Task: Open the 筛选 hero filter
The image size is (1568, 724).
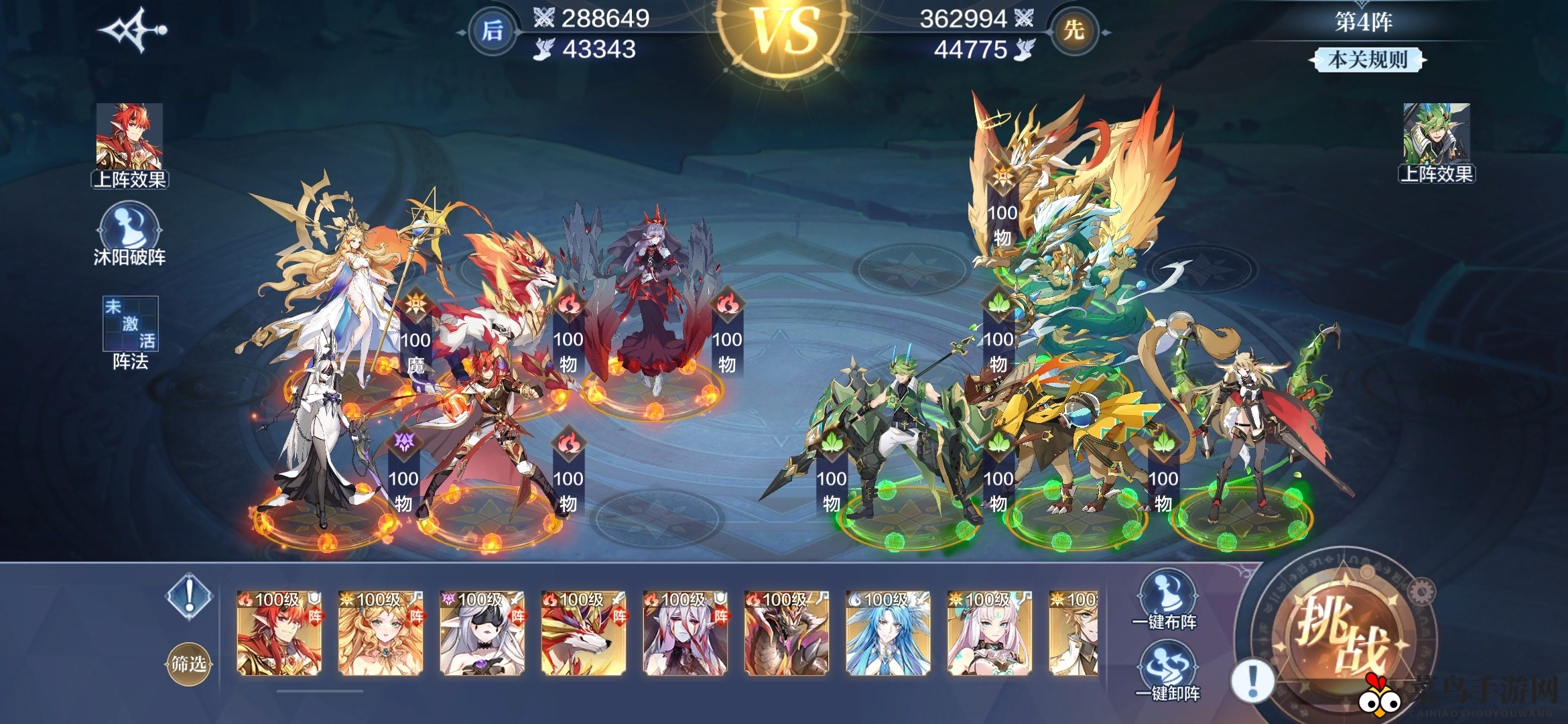Action: (188, 664)
